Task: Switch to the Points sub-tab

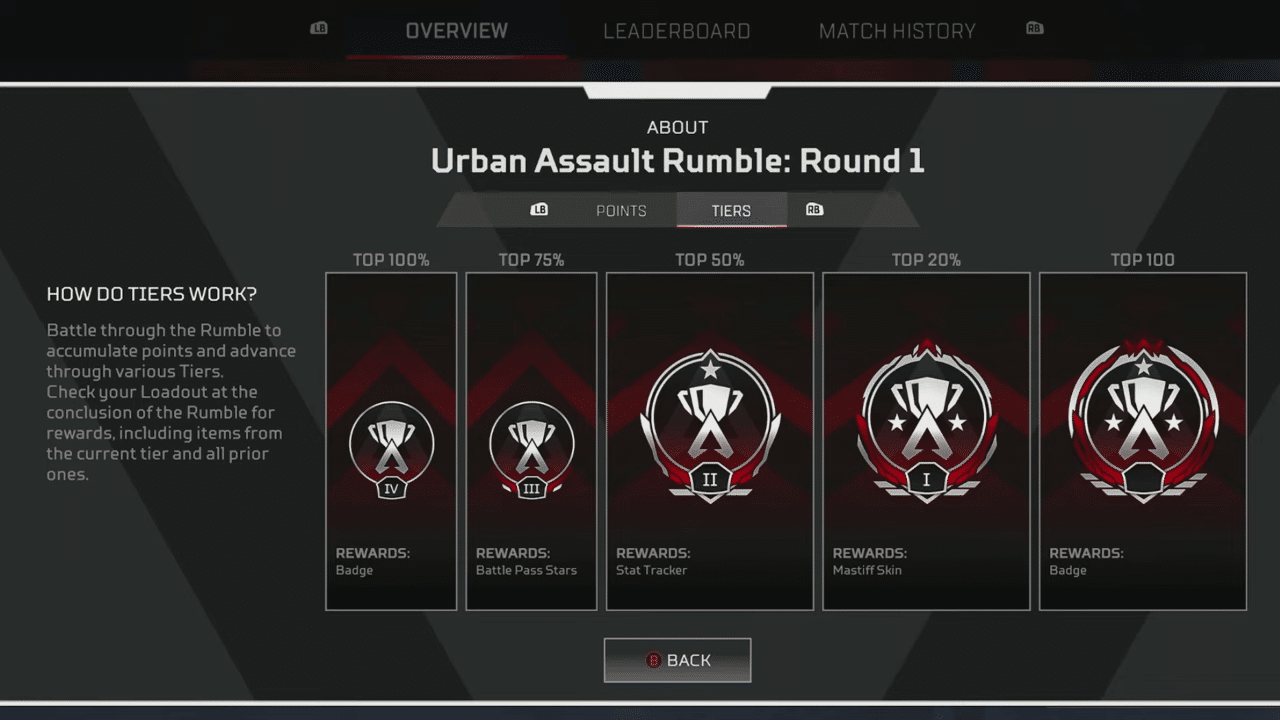Action: pos(621,210)
